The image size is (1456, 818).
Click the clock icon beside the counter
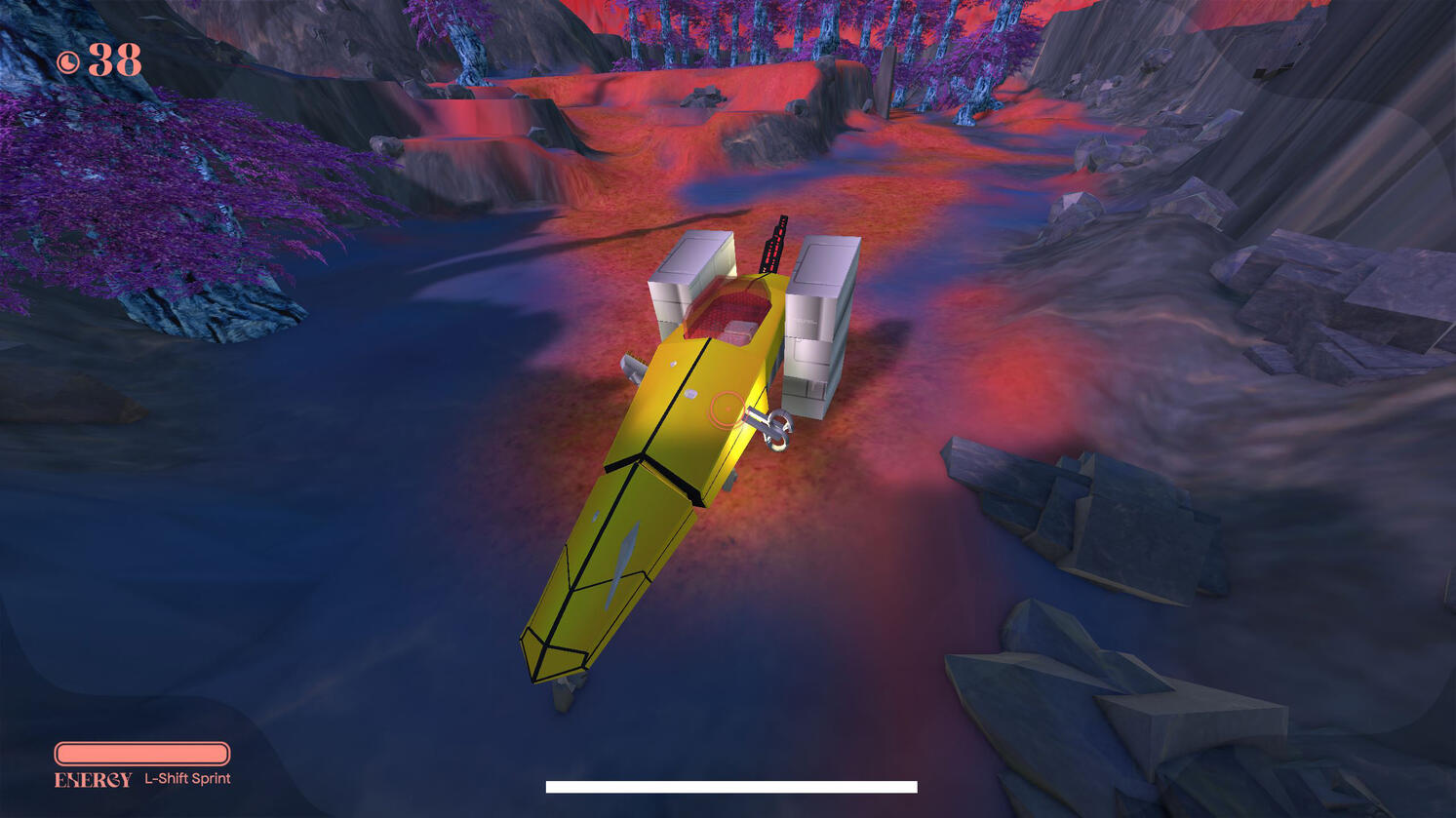[69, 60]
